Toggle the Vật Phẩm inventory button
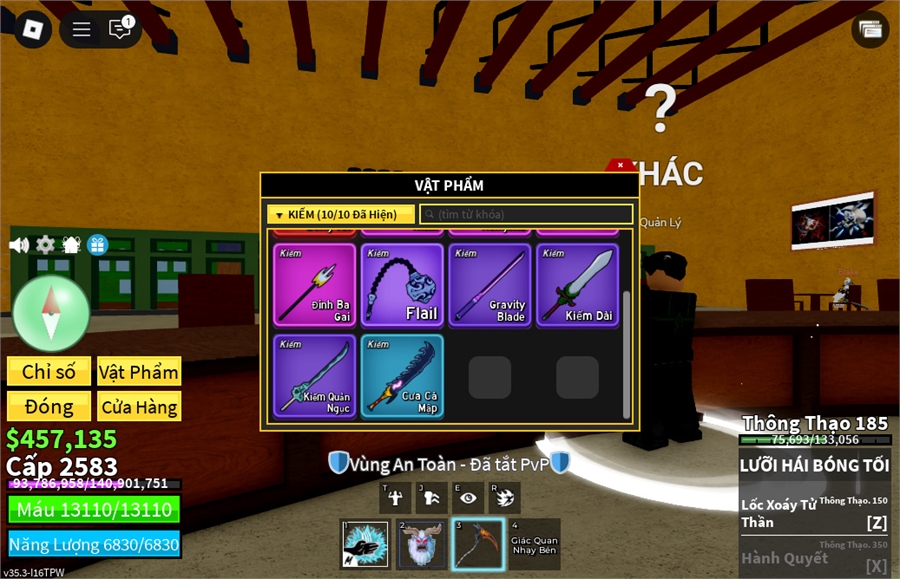This screenshot has height=579, width=900. coord(139,372)
